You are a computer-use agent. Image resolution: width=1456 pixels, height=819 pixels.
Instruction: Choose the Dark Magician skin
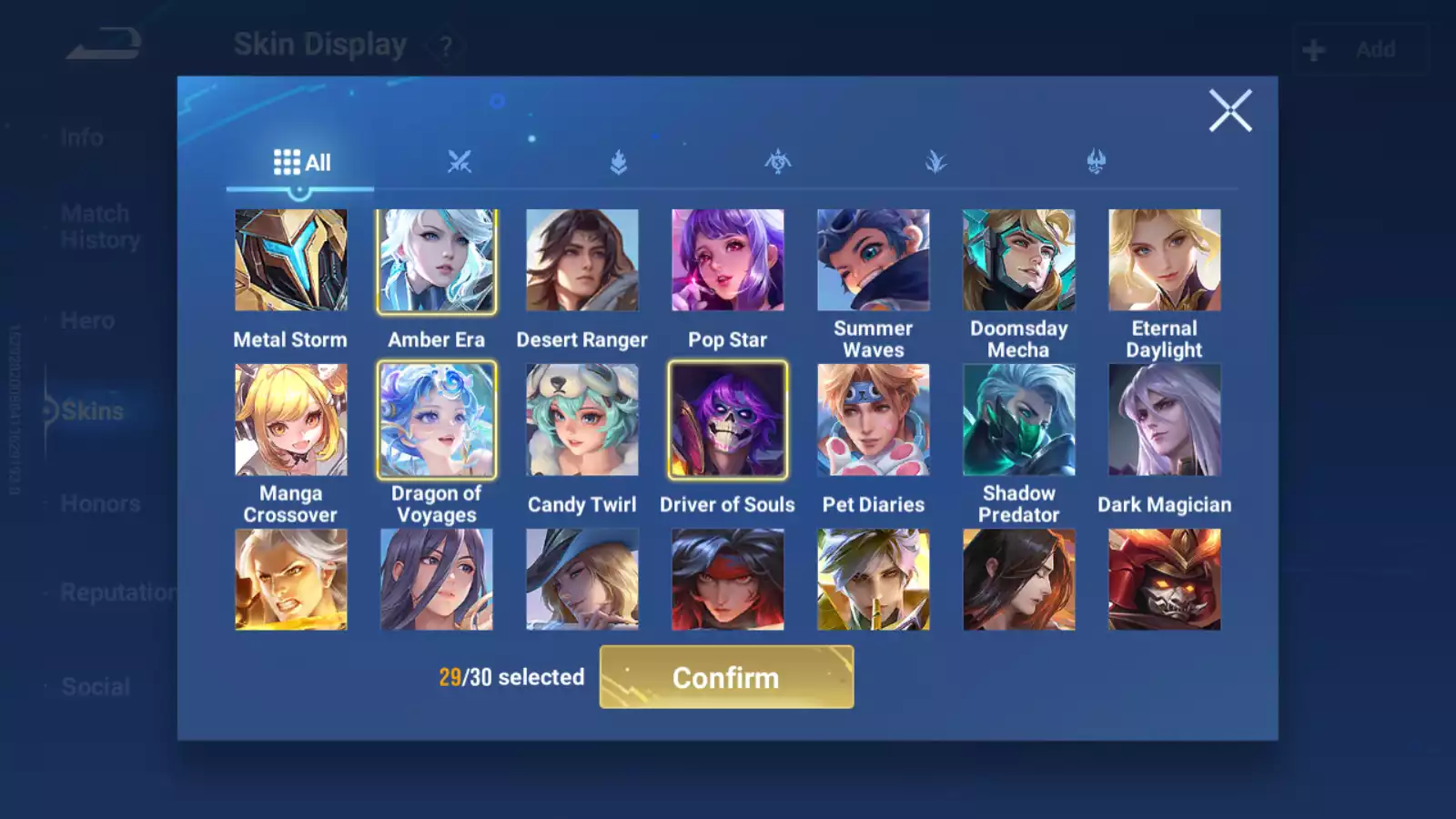tap(1164, 420)
